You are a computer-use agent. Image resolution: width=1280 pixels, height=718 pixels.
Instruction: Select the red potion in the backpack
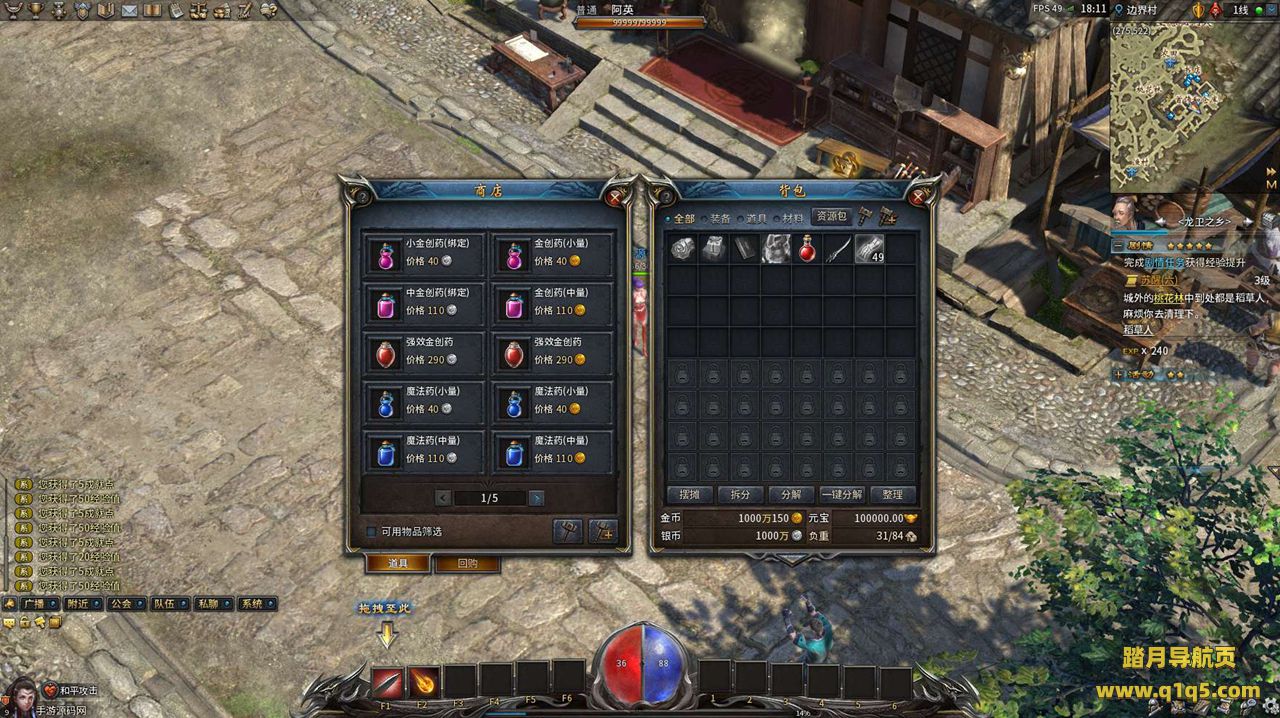pyautogui.click(x=806, y=249)
